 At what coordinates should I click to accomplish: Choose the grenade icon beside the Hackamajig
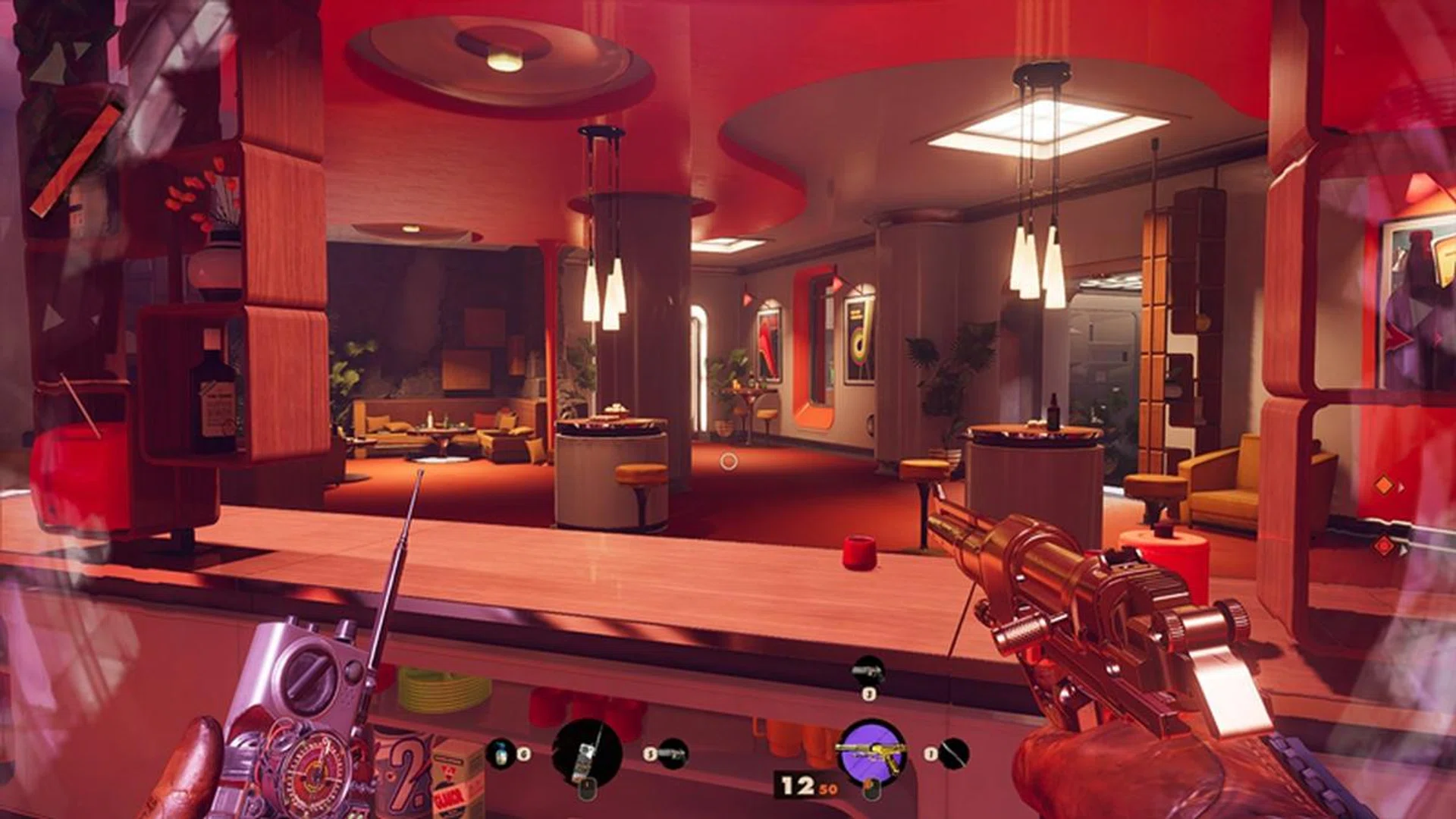coord(500,754)
